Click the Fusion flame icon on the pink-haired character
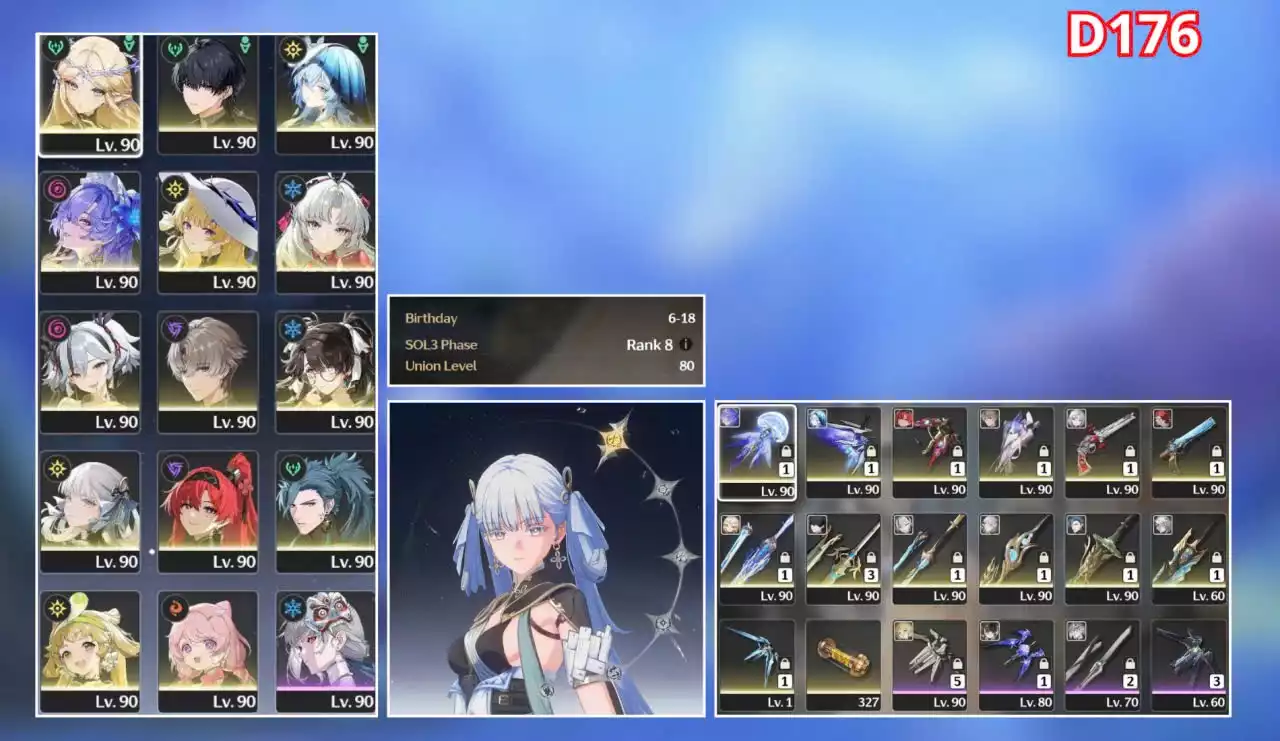The image size is (1280, 741). (x=175, y=608)
